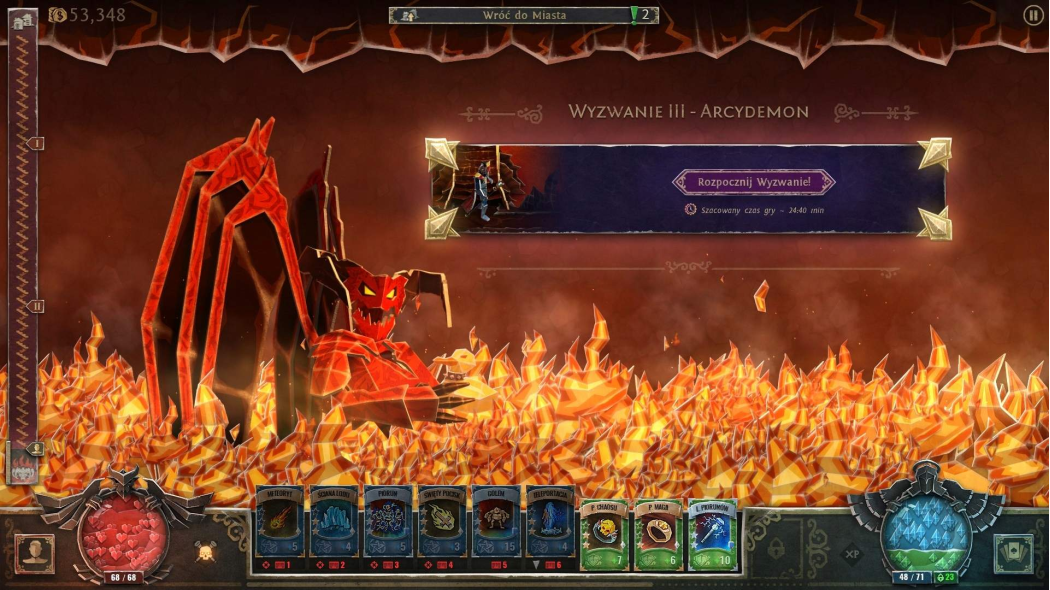This screenshot has width=1050, height=590.
Task: Choose the P. Magii ring card
Action: click(659, 534)
